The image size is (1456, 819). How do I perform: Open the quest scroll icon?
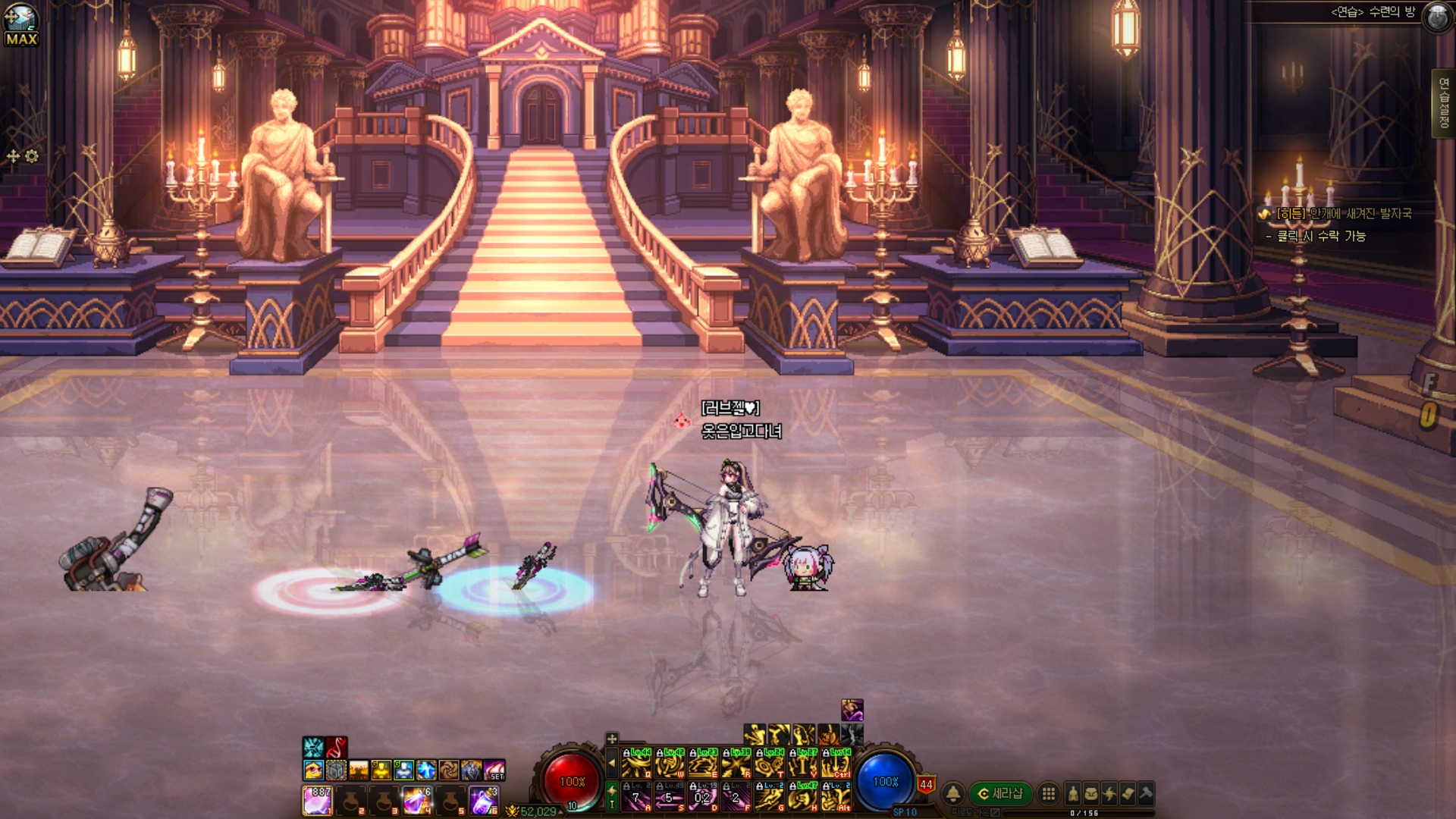[x=1128, y=793]
